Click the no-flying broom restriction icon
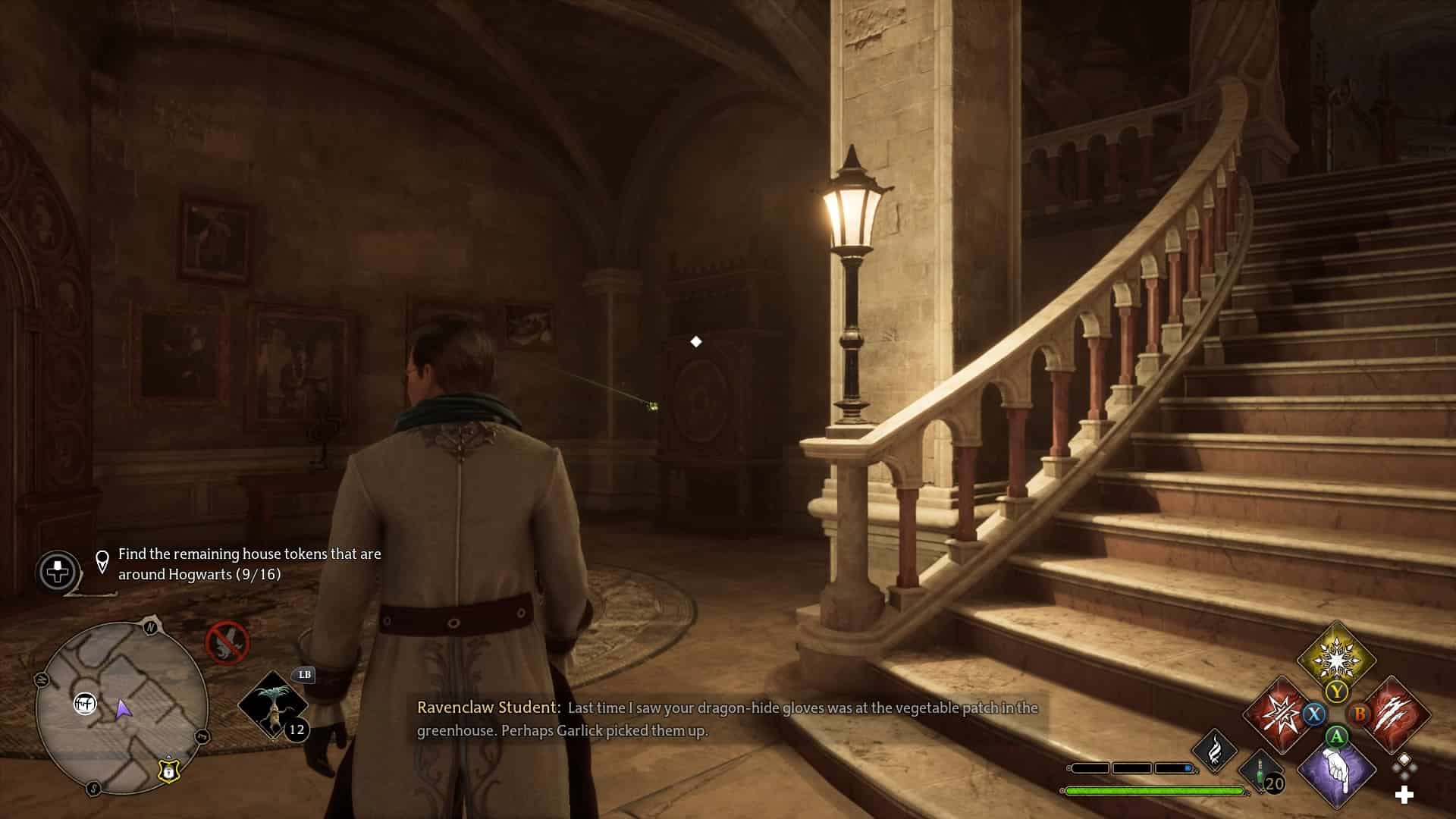Screen dimensions: 1456x819 (x=227, y=642)
